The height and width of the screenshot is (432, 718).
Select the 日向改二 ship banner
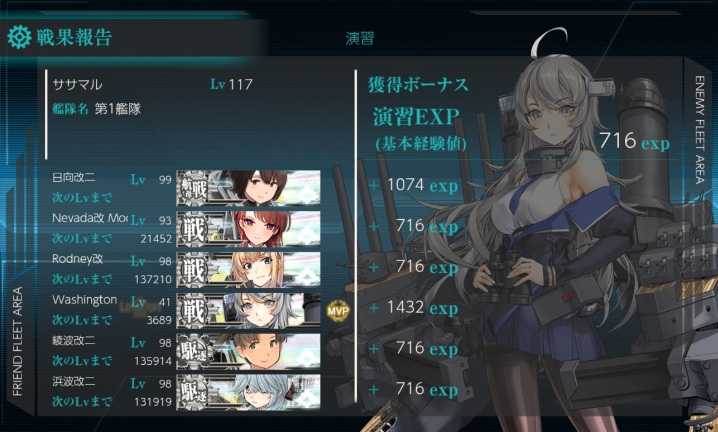248,186
